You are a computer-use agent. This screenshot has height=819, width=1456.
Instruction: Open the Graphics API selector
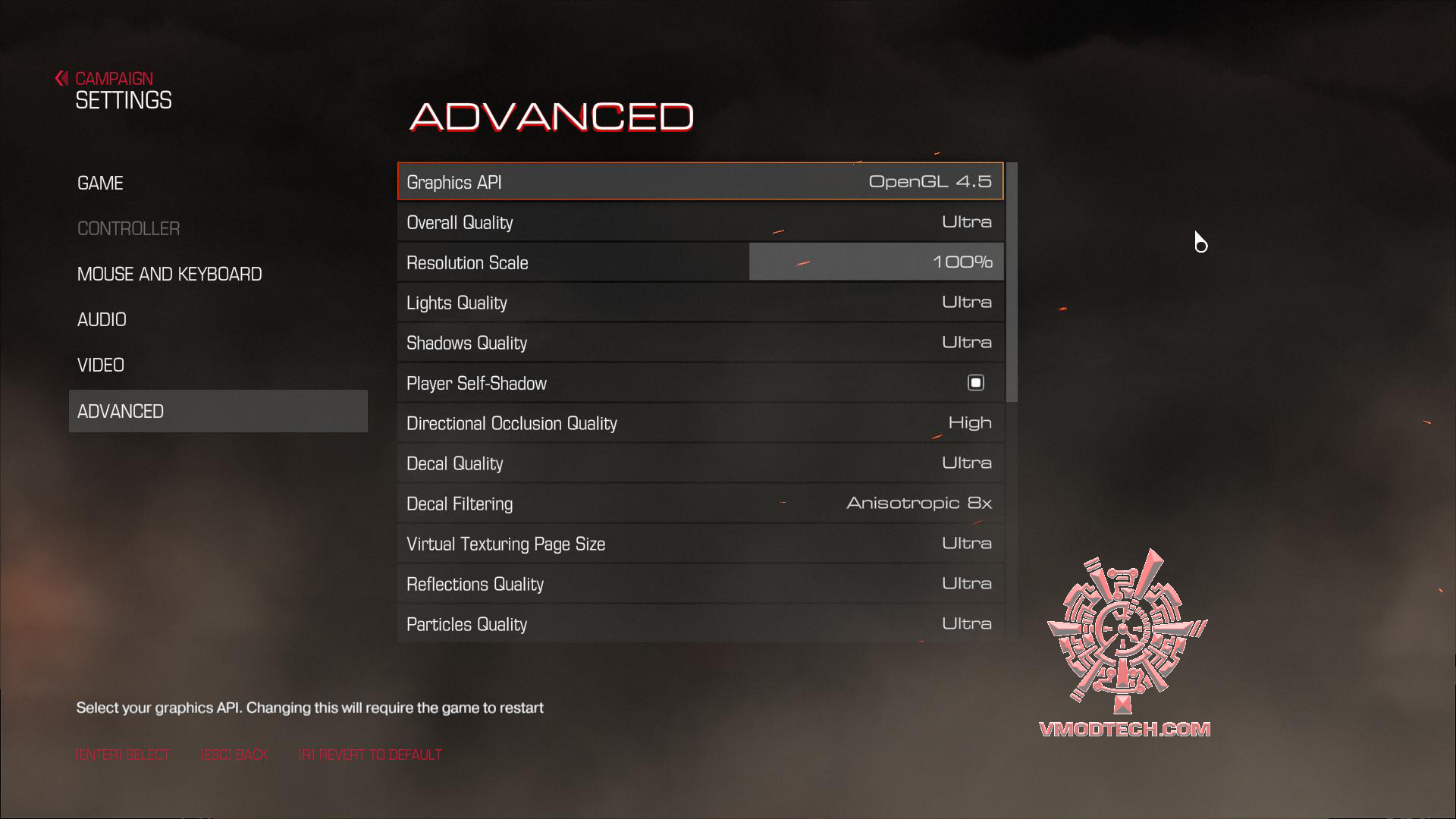point(699,182)
